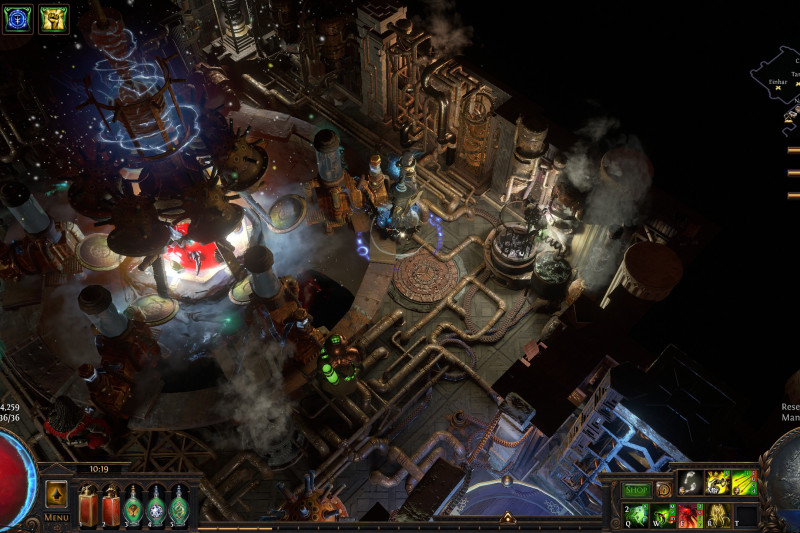The image size is (800, 533).
Task: Click the round orange coin icon beside Shop
Action: click(x=663, y=490)
